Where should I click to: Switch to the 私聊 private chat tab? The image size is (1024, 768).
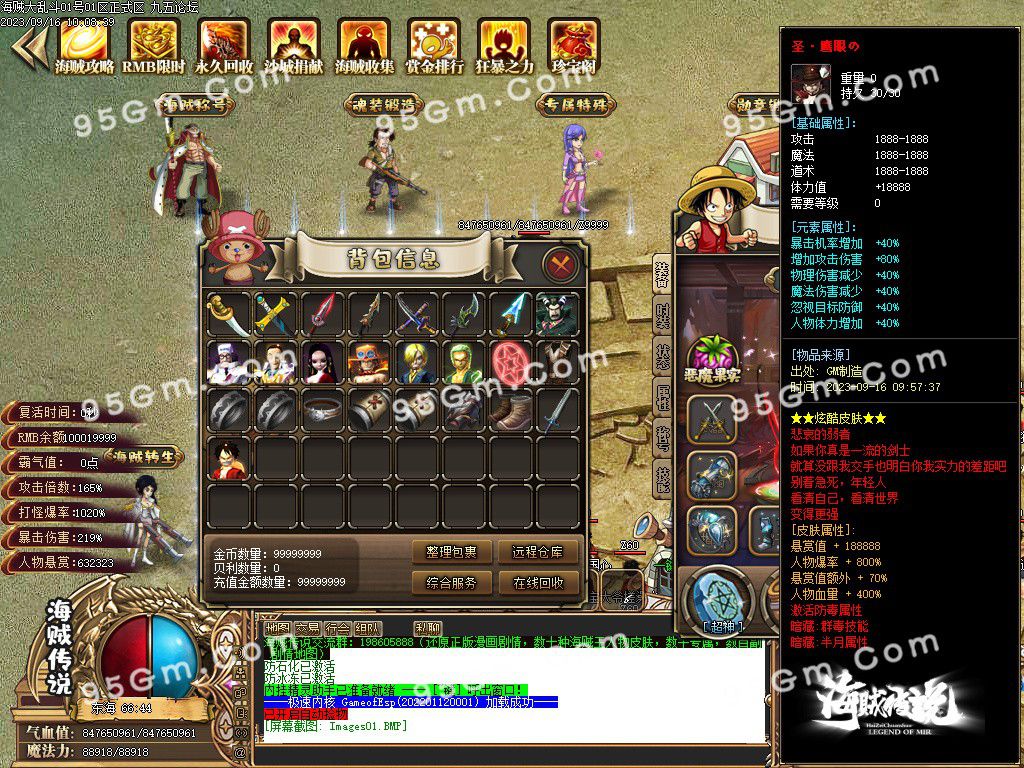pos(427,628)
